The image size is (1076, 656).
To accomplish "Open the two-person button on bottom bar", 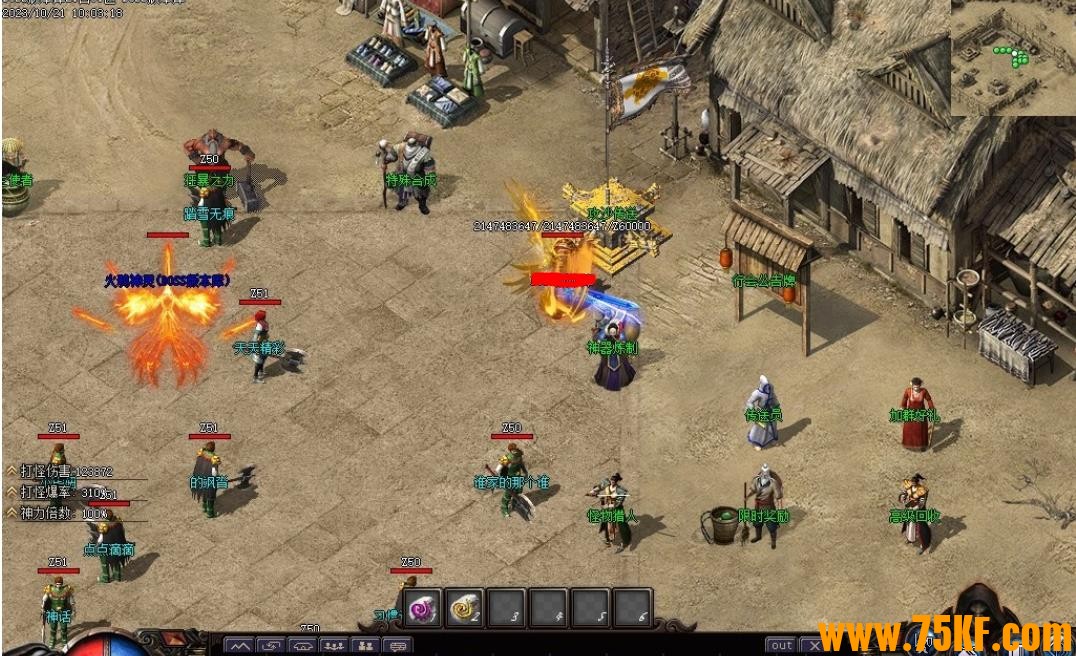I will 366,647.
